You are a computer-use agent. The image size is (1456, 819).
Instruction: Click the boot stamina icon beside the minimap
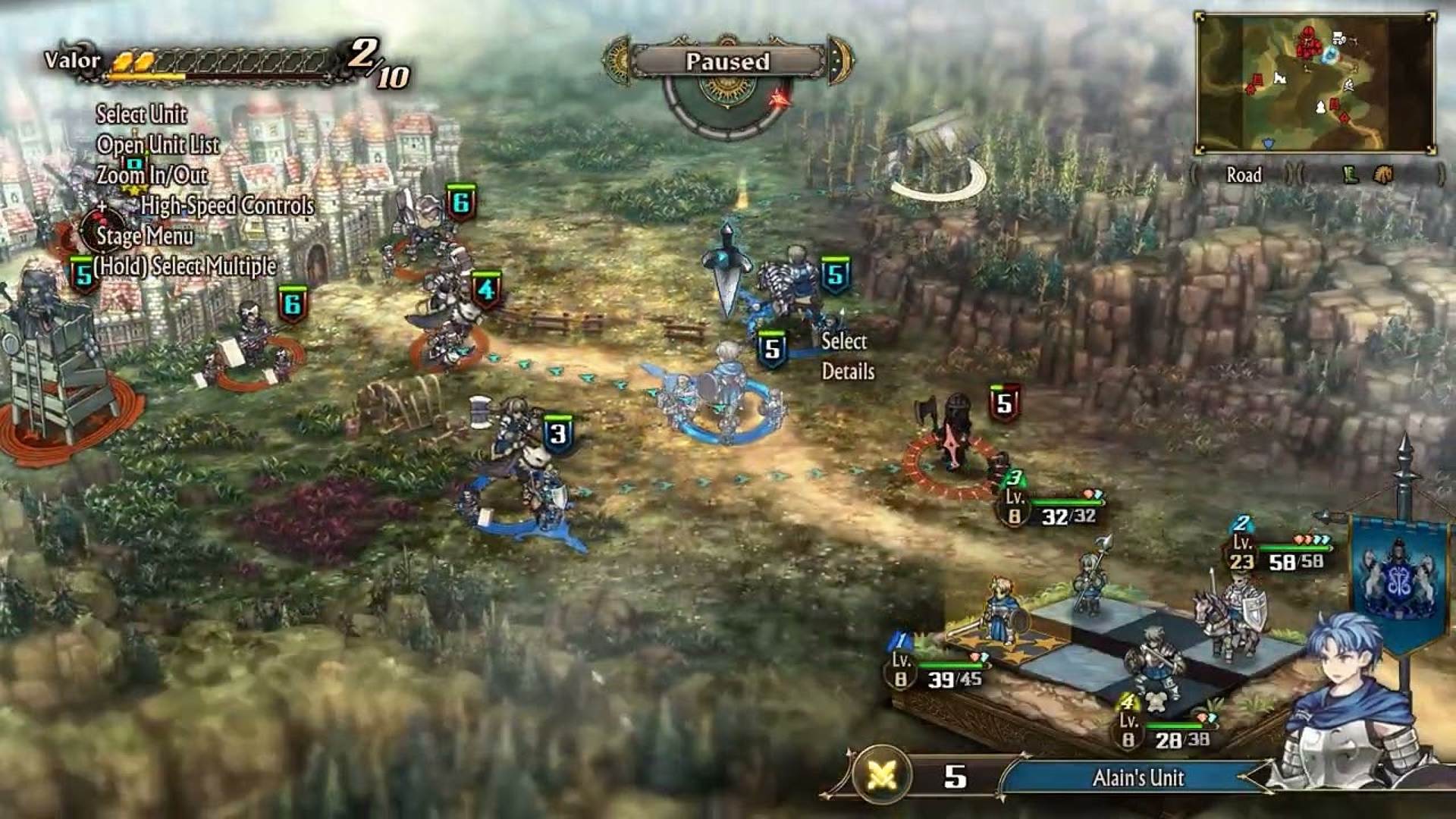pos(1351,176)
